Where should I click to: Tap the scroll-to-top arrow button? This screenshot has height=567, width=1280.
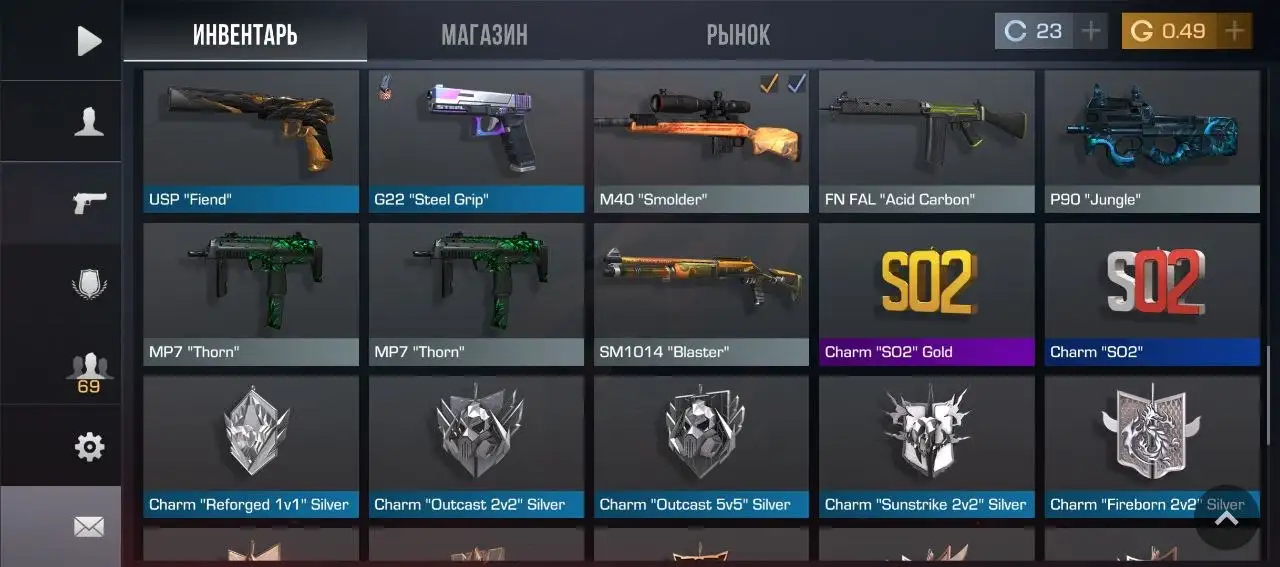coord(1226,517)
